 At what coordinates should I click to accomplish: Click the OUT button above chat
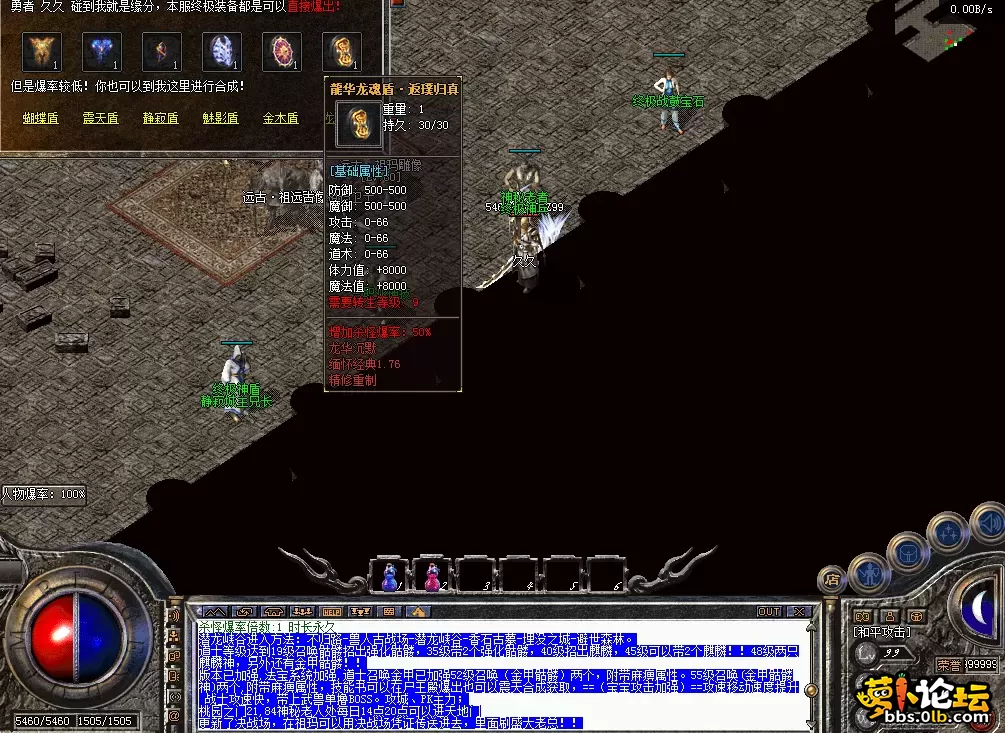(x=768, y=611)
